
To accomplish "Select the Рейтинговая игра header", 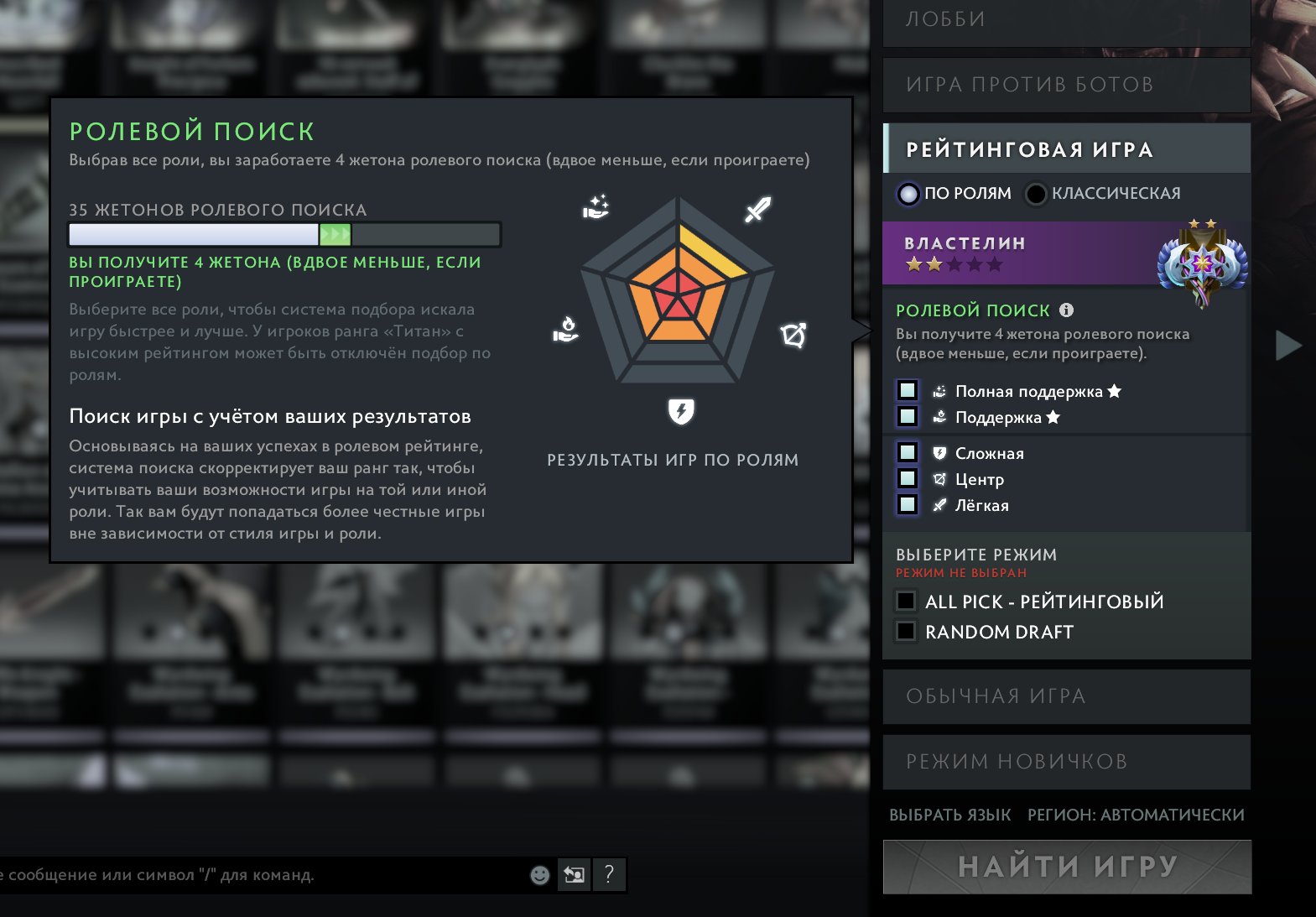I will pyautogui.click(x=1065, y=149).
